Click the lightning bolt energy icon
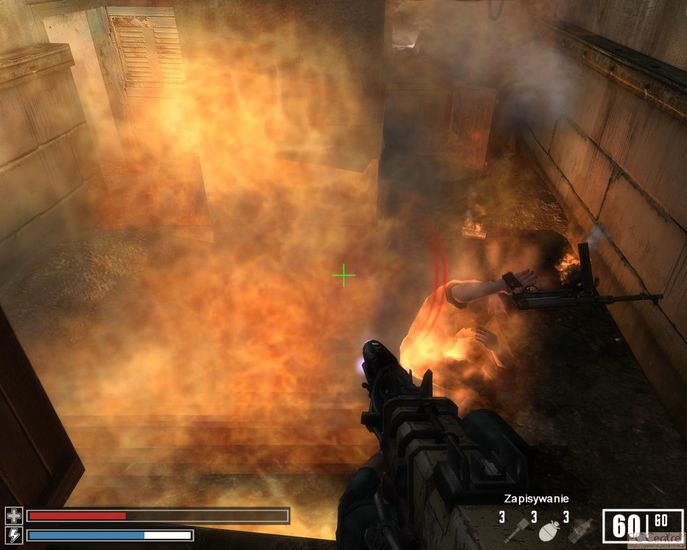The image size is (687, 550). (13, 535)
